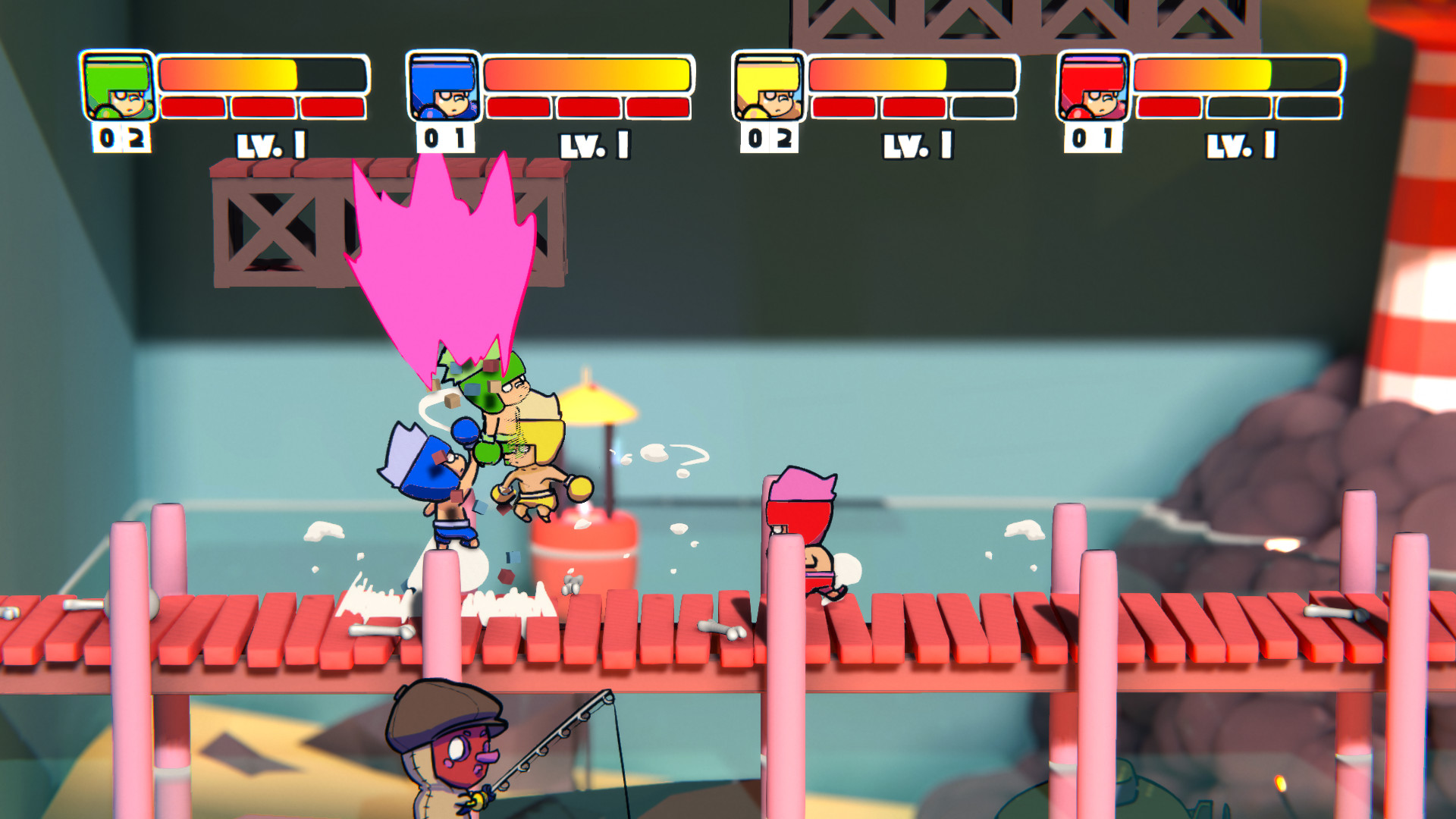
Task: Click the red player's portrait icon
Action: 1093,86
